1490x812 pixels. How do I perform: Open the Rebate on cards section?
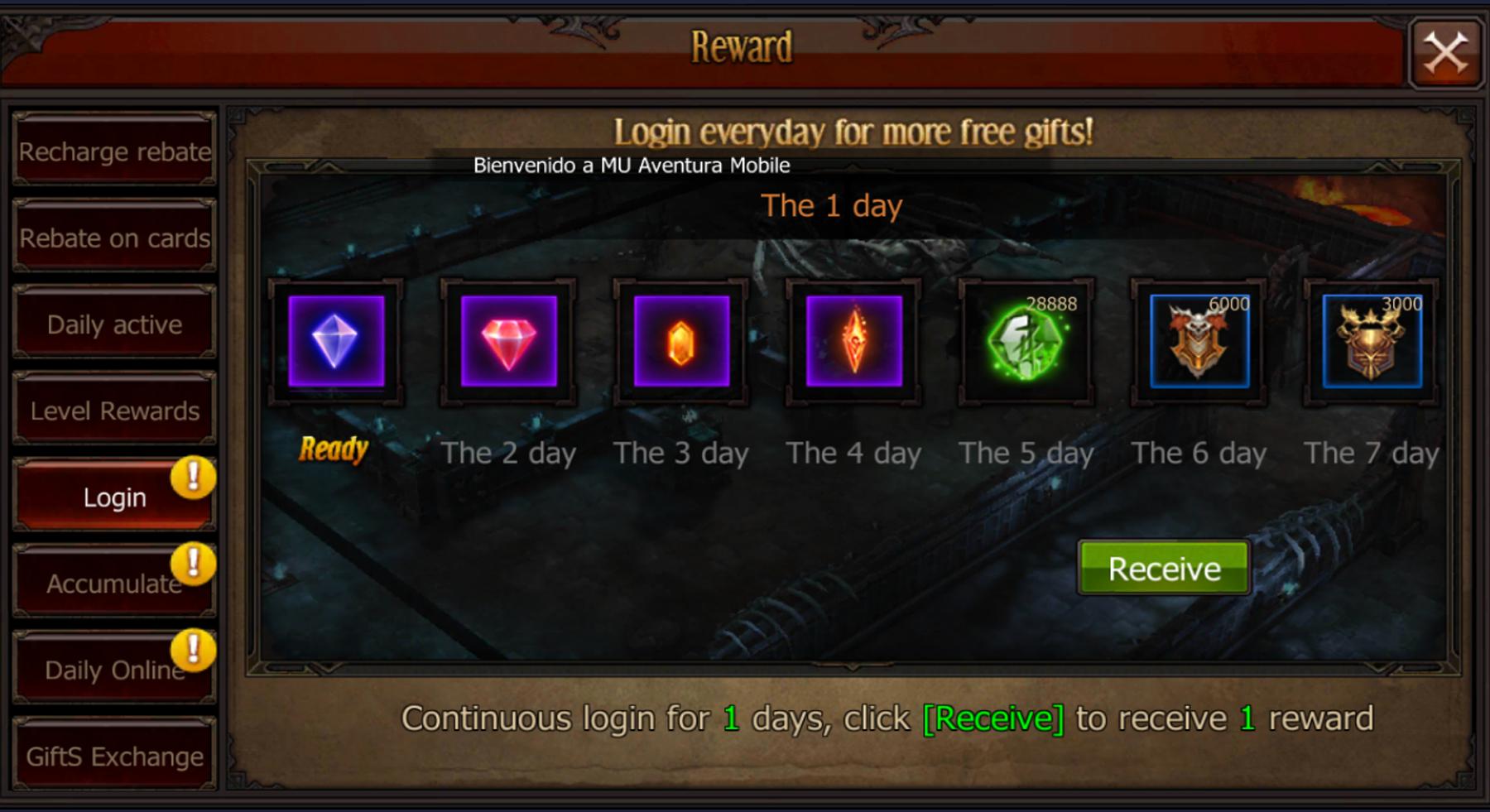click(x=114, y=238)
